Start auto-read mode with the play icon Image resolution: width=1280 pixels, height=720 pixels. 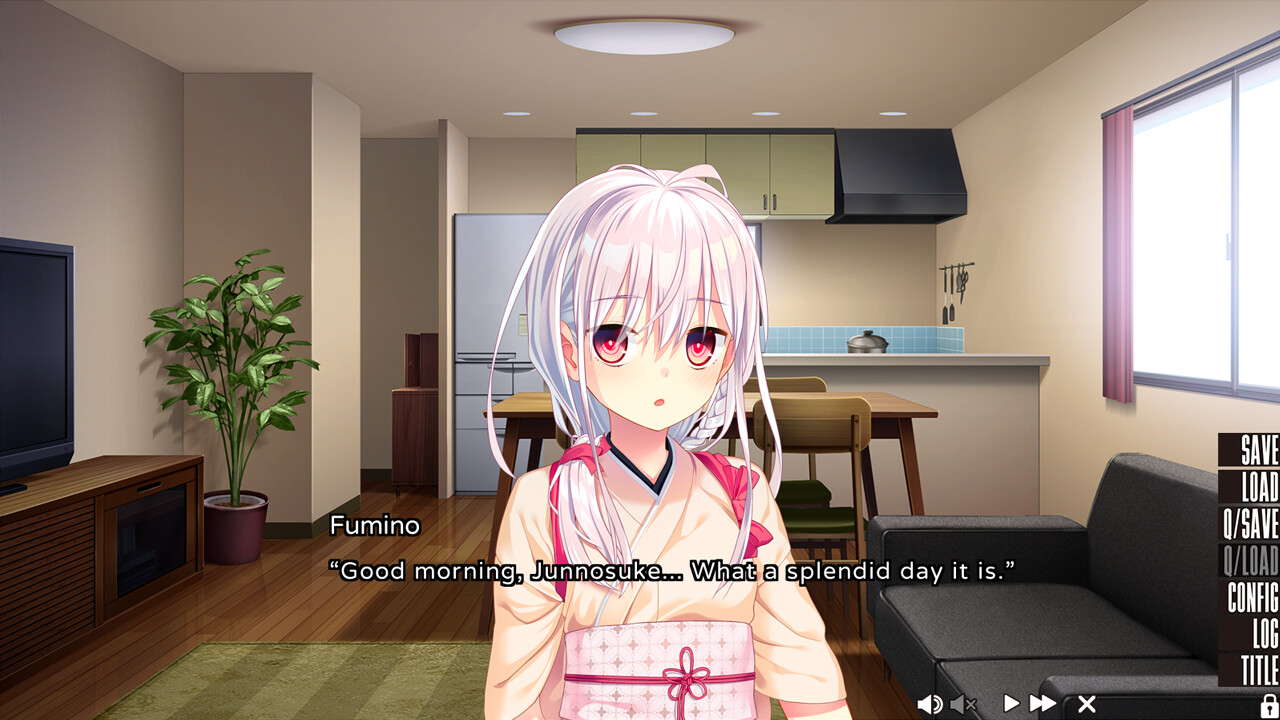click(x=1010, y=703)
